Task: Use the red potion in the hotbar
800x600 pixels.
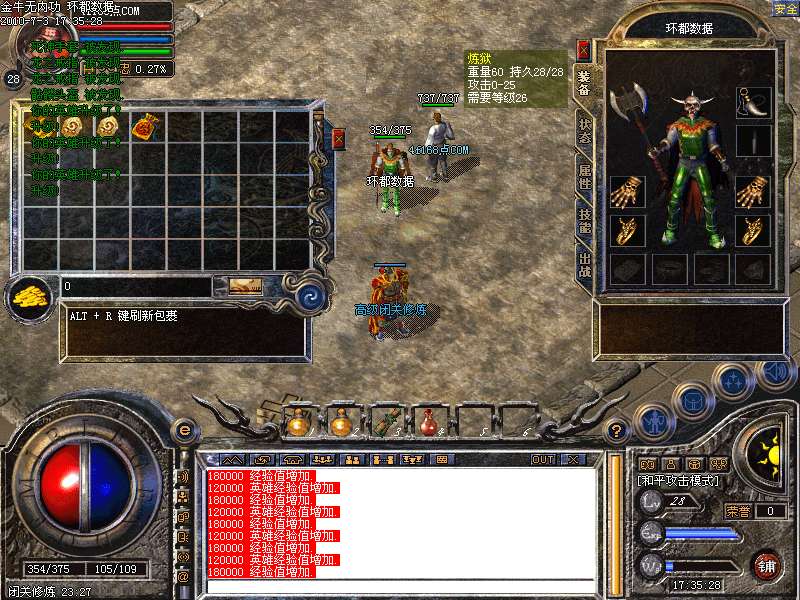Action: [429, 423]
